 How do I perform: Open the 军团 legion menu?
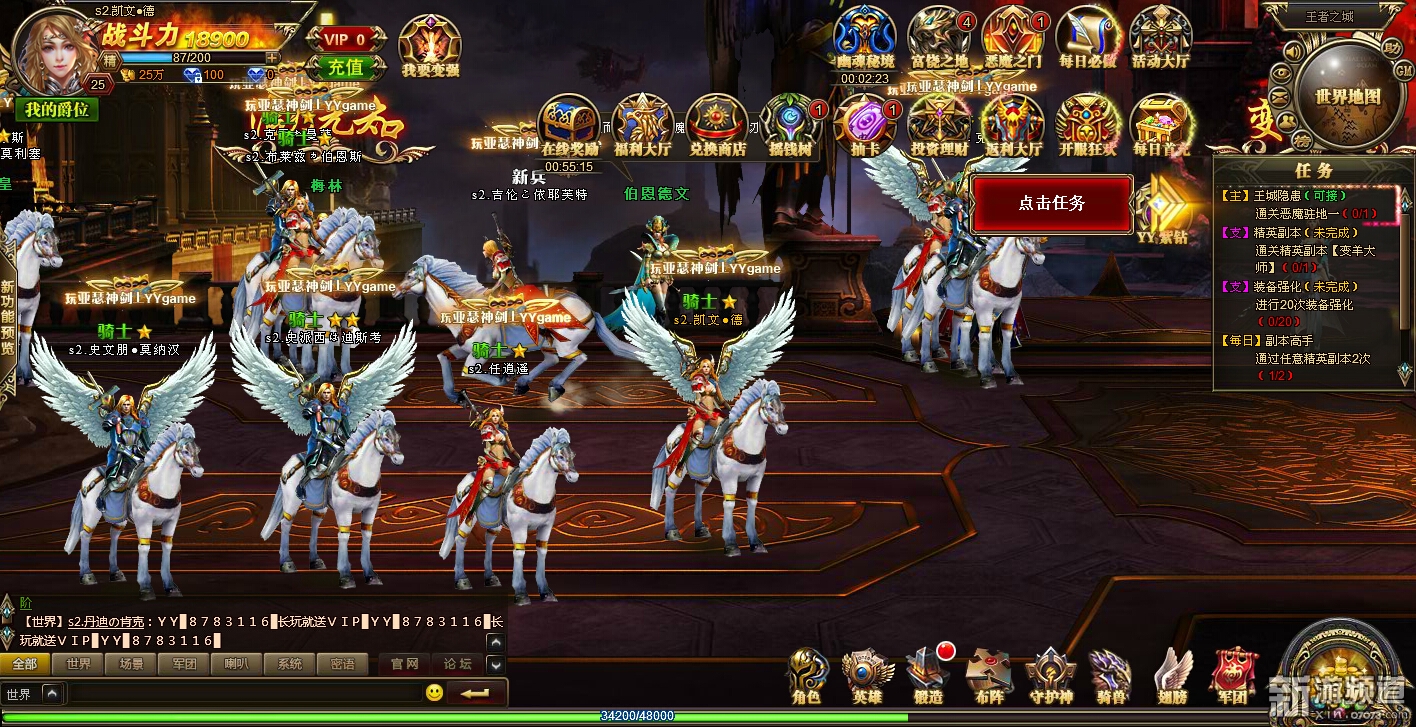click(x=1233, y=675)
